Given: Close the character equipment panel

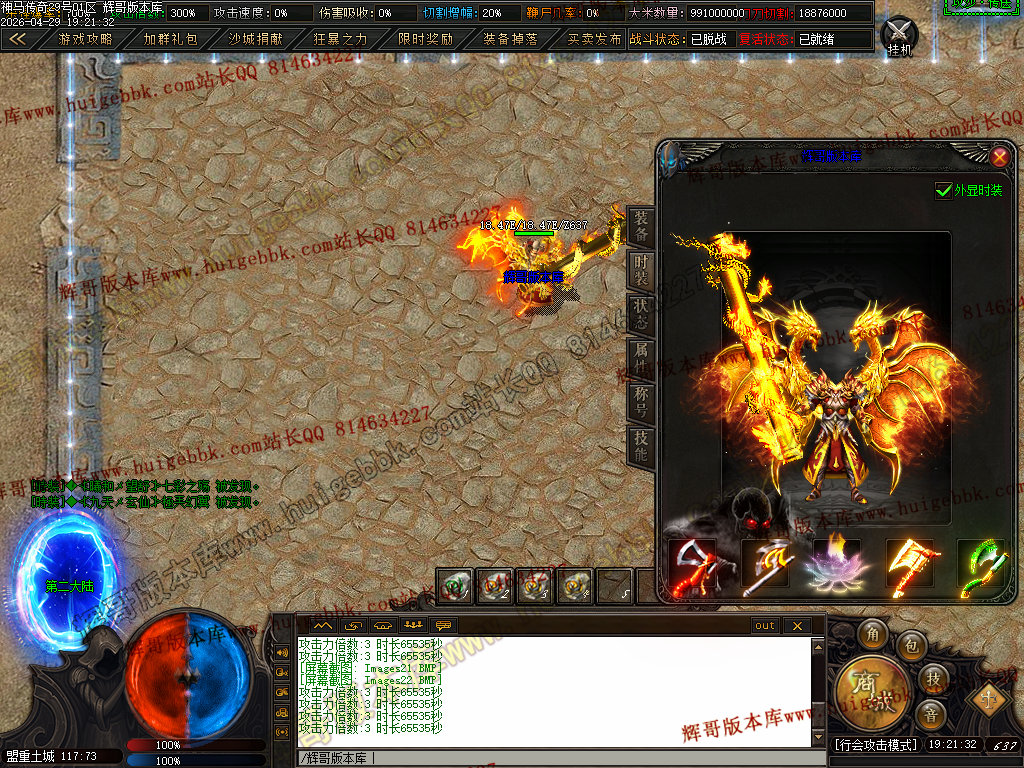Looking at the screenshot, I should click(998, 156).
